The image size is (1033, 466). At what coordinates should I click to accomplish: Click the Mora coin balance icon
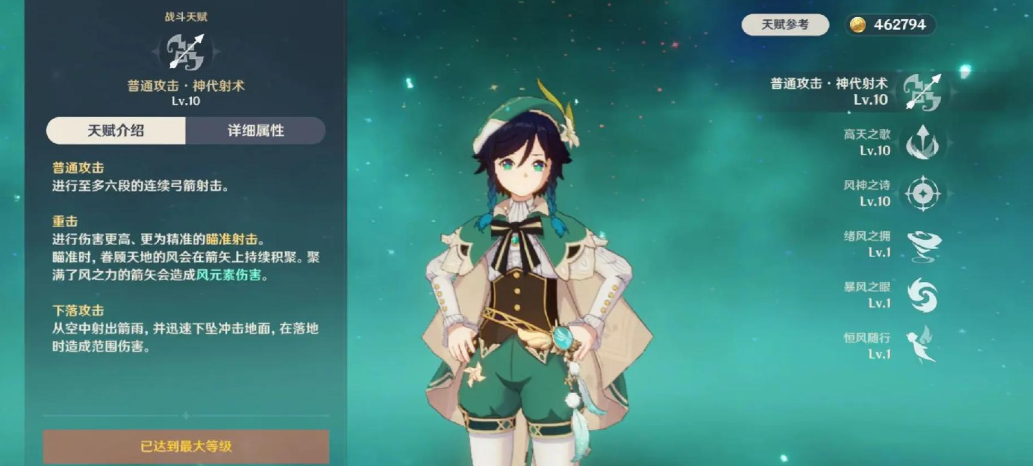coord(858,25)
